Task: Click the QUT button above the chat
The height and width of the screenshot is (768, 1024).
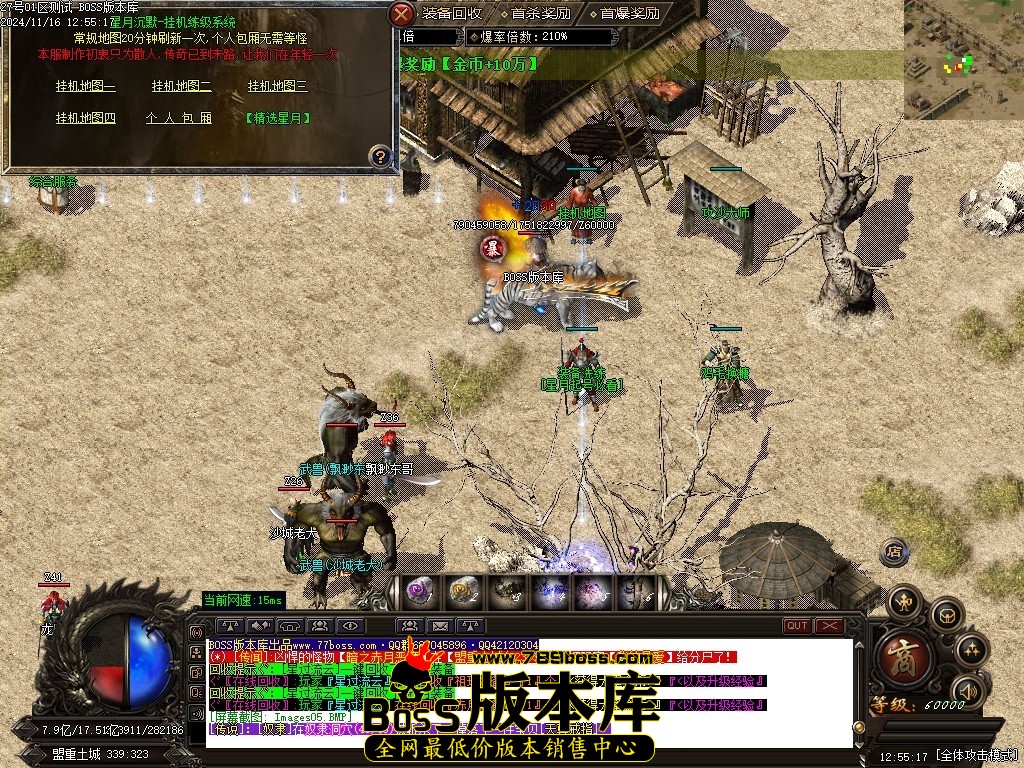Action: point(796,626)
